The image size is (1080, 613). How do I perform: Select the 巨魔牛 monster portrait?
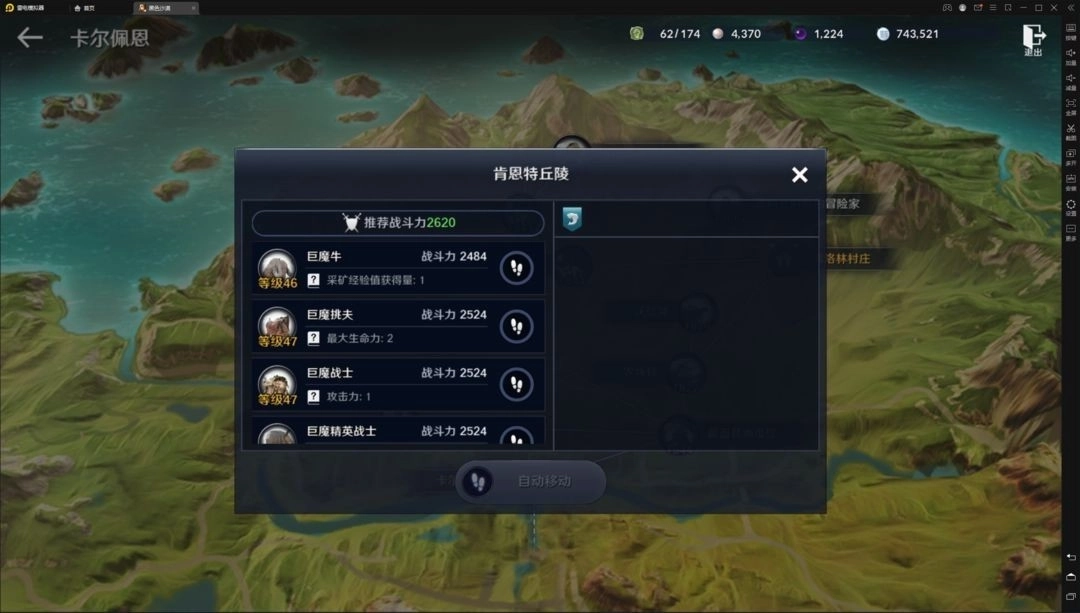coord(277,266)
